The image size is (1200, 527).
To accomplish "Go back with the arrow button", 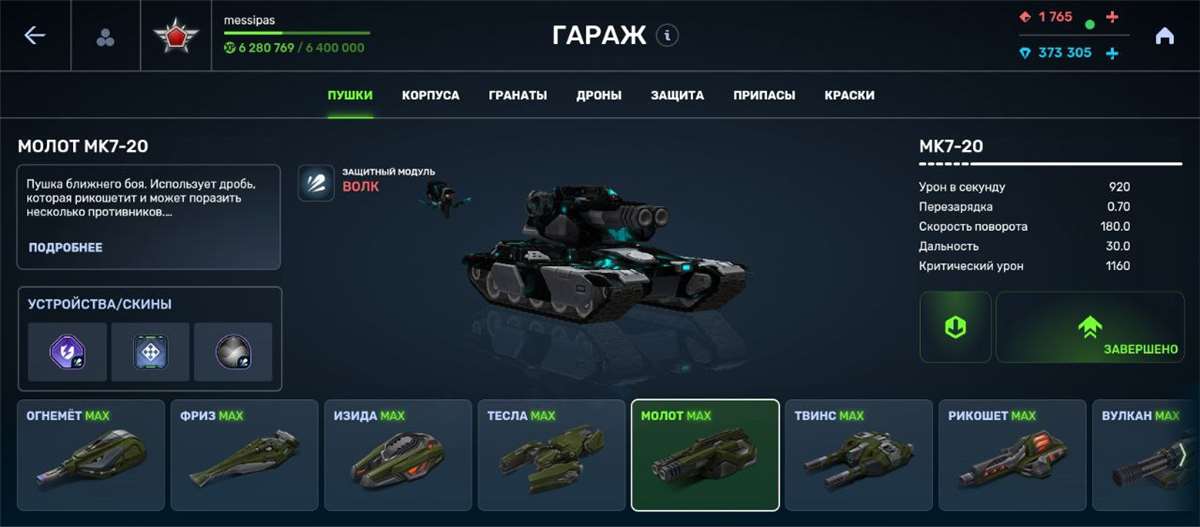I will [35, 36].
